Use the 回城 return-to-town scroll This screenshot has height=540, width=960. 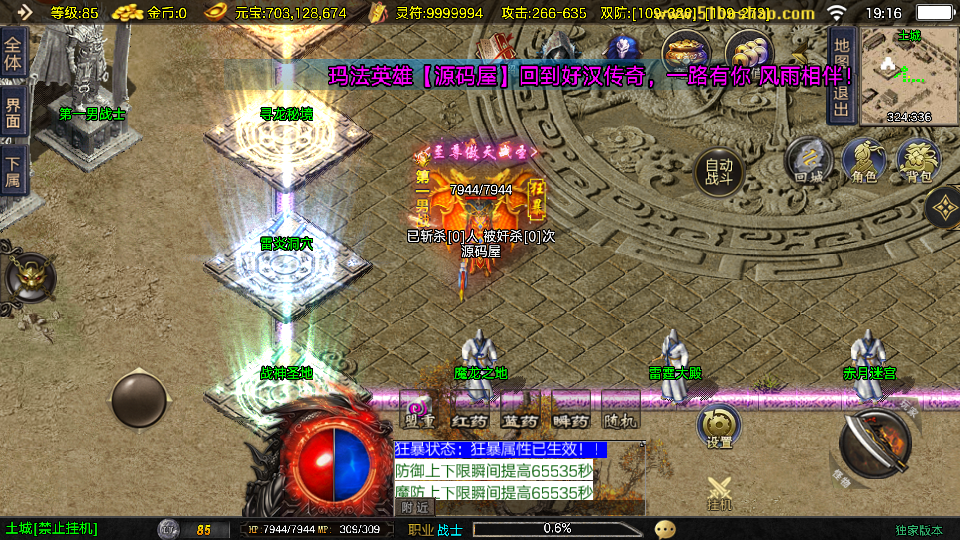(x=809, y=161)
